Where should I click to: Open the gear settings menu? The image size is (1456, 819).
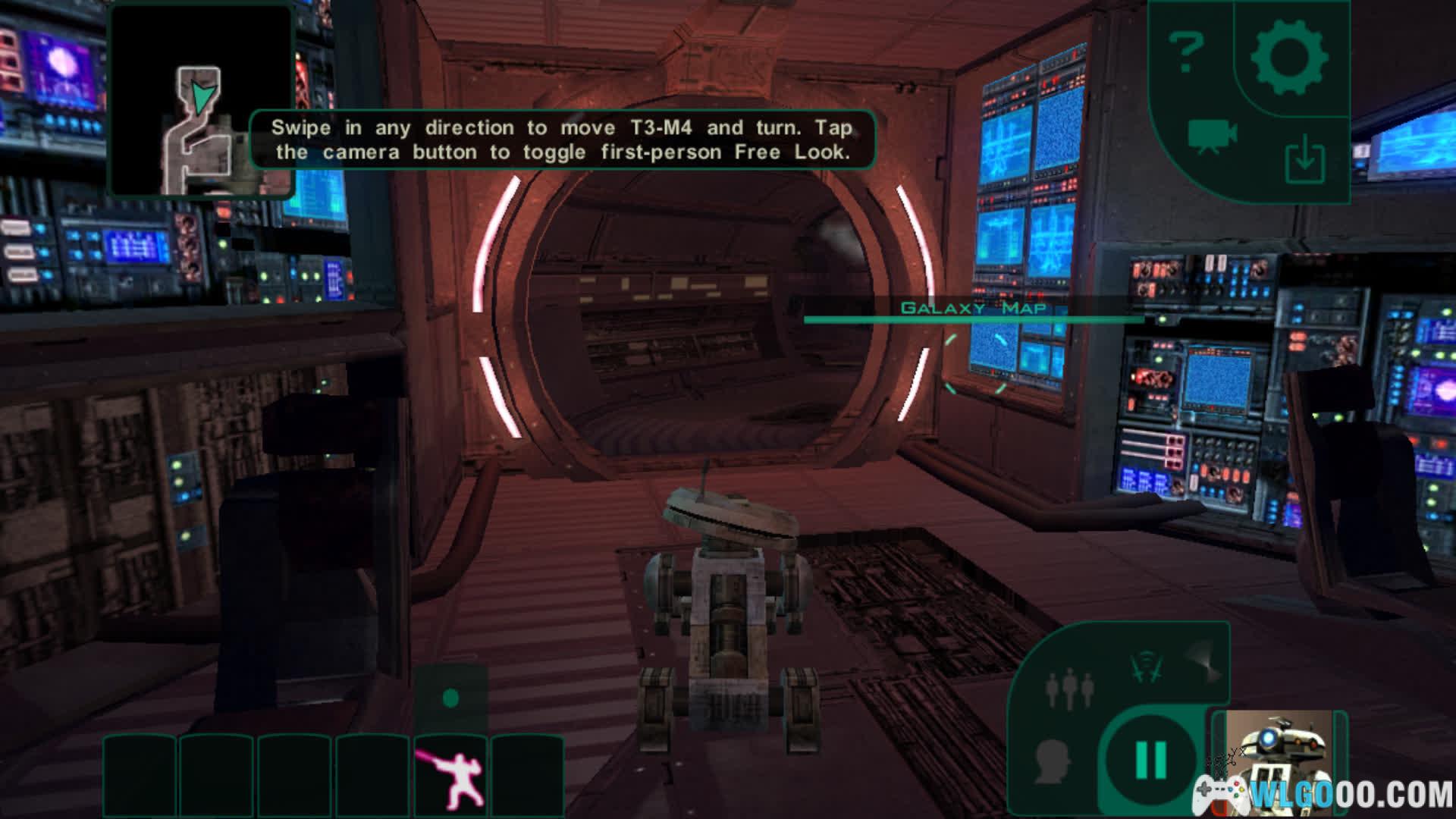1288,58
